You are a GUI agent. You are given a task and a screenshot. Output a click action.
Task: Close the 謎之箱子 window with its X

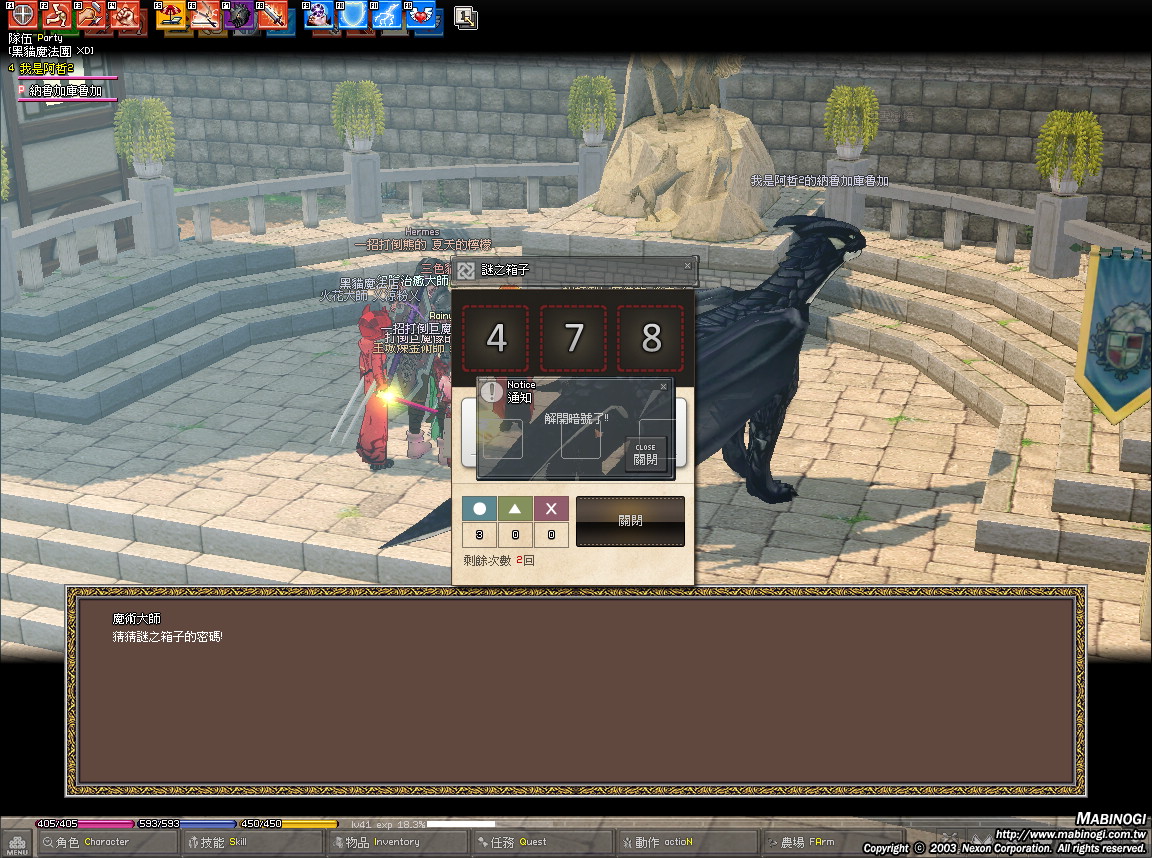[x=687, y=266]
